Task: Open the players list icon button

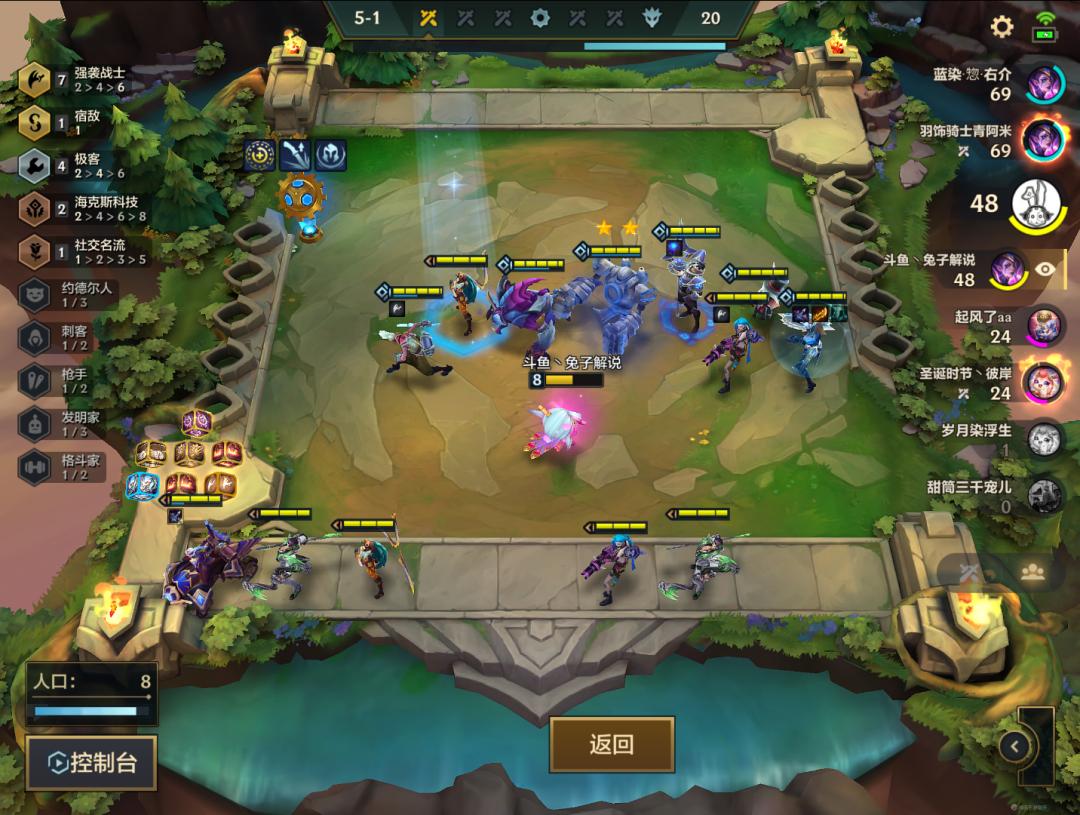Action: point(1033,571)
